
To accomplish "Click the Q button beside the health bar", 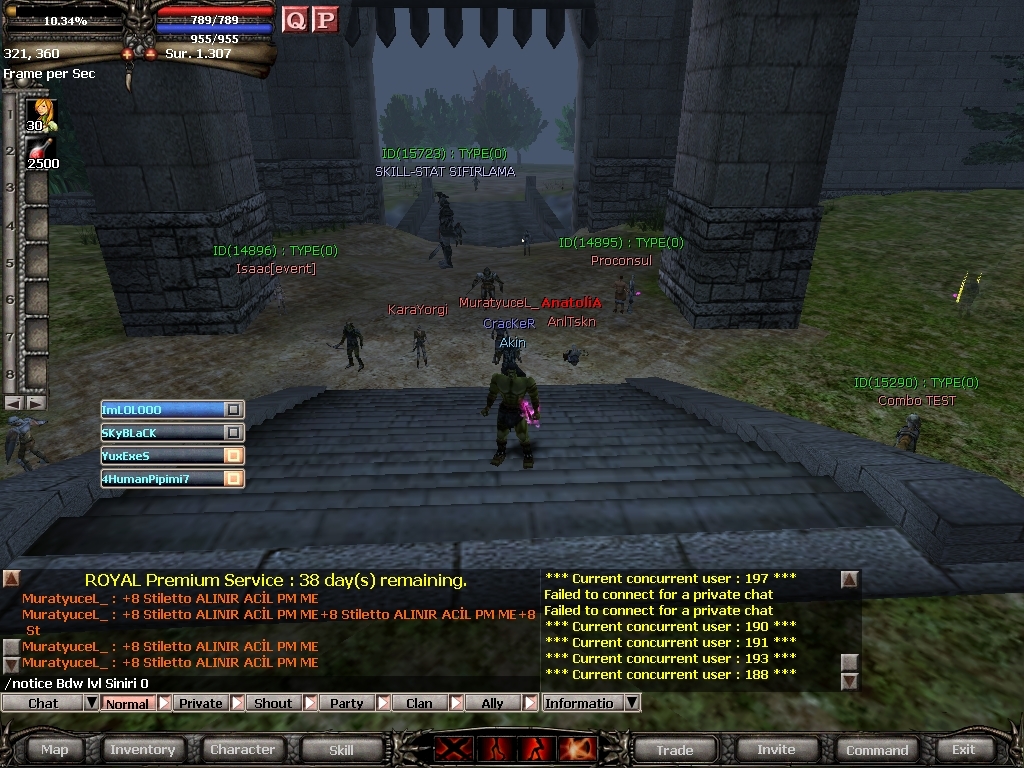I will tap(295, 19).
